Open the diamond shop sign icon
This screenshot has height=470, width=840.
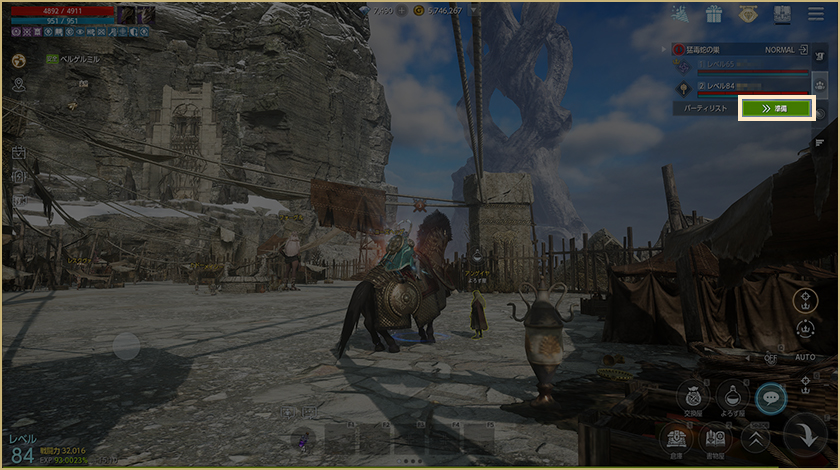point(748,14)
